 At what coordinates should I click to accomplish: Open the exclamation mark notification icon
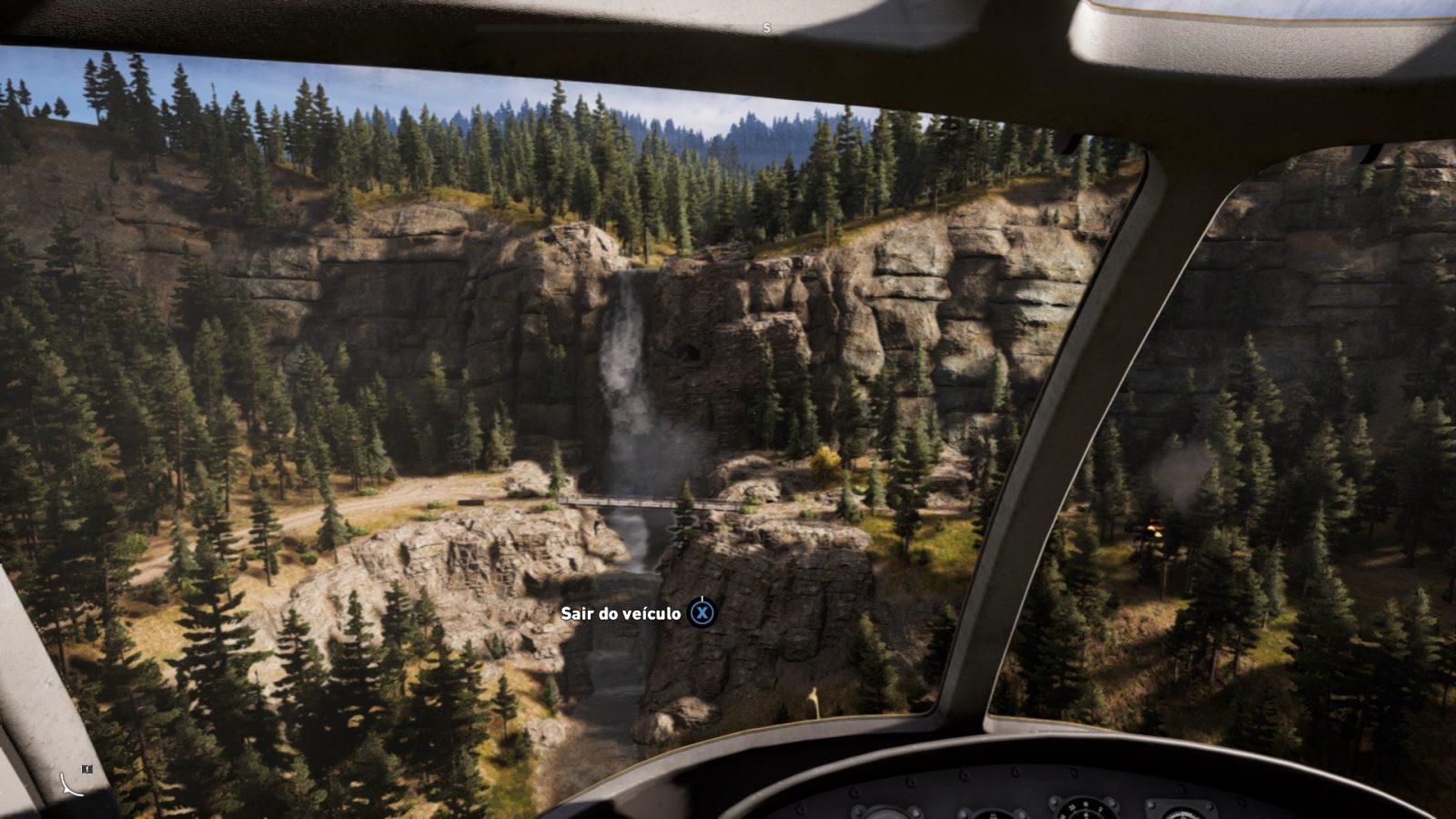pyautogui.click(x=86, y=769)
